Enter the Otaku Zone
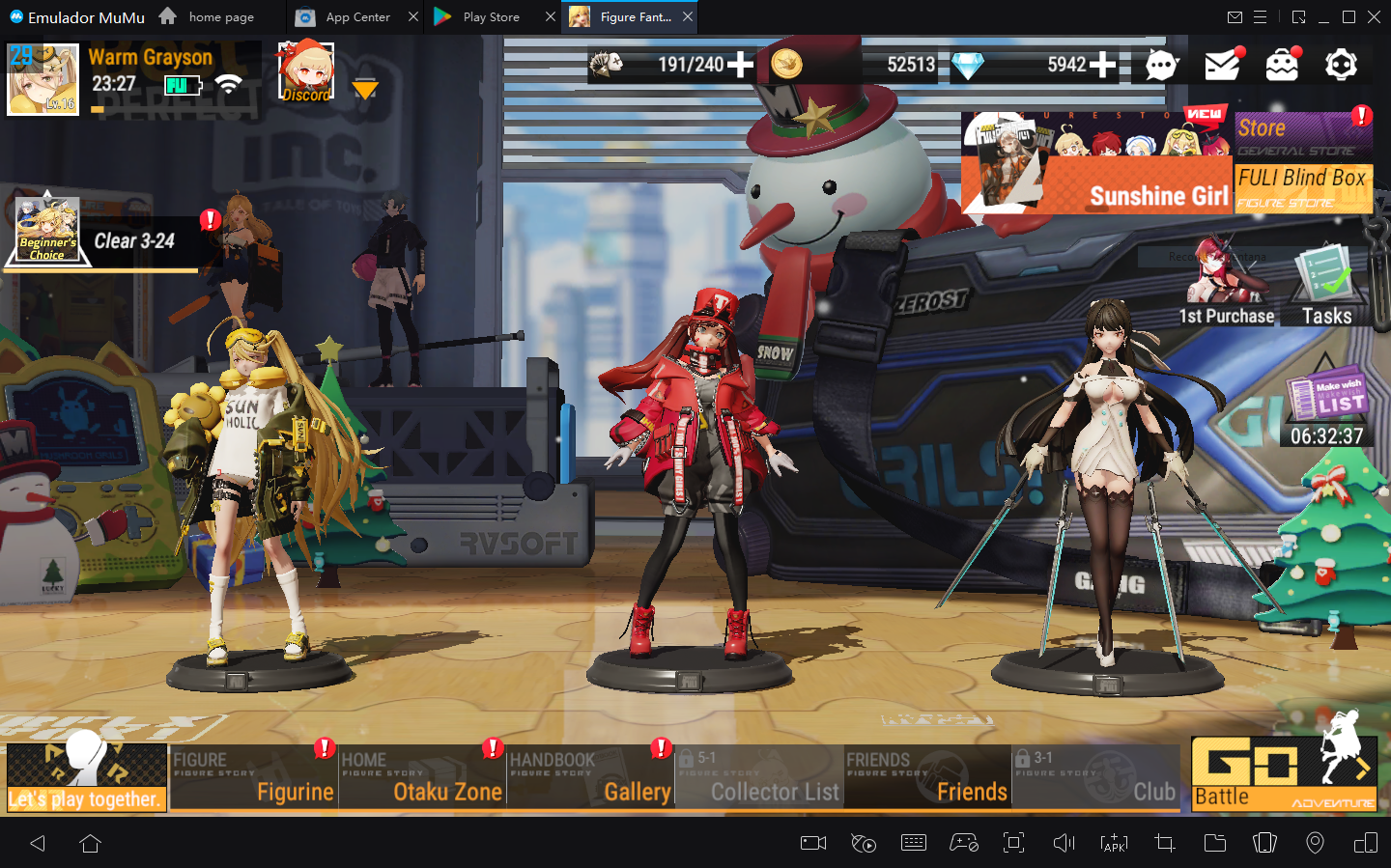 click(422, 777)
